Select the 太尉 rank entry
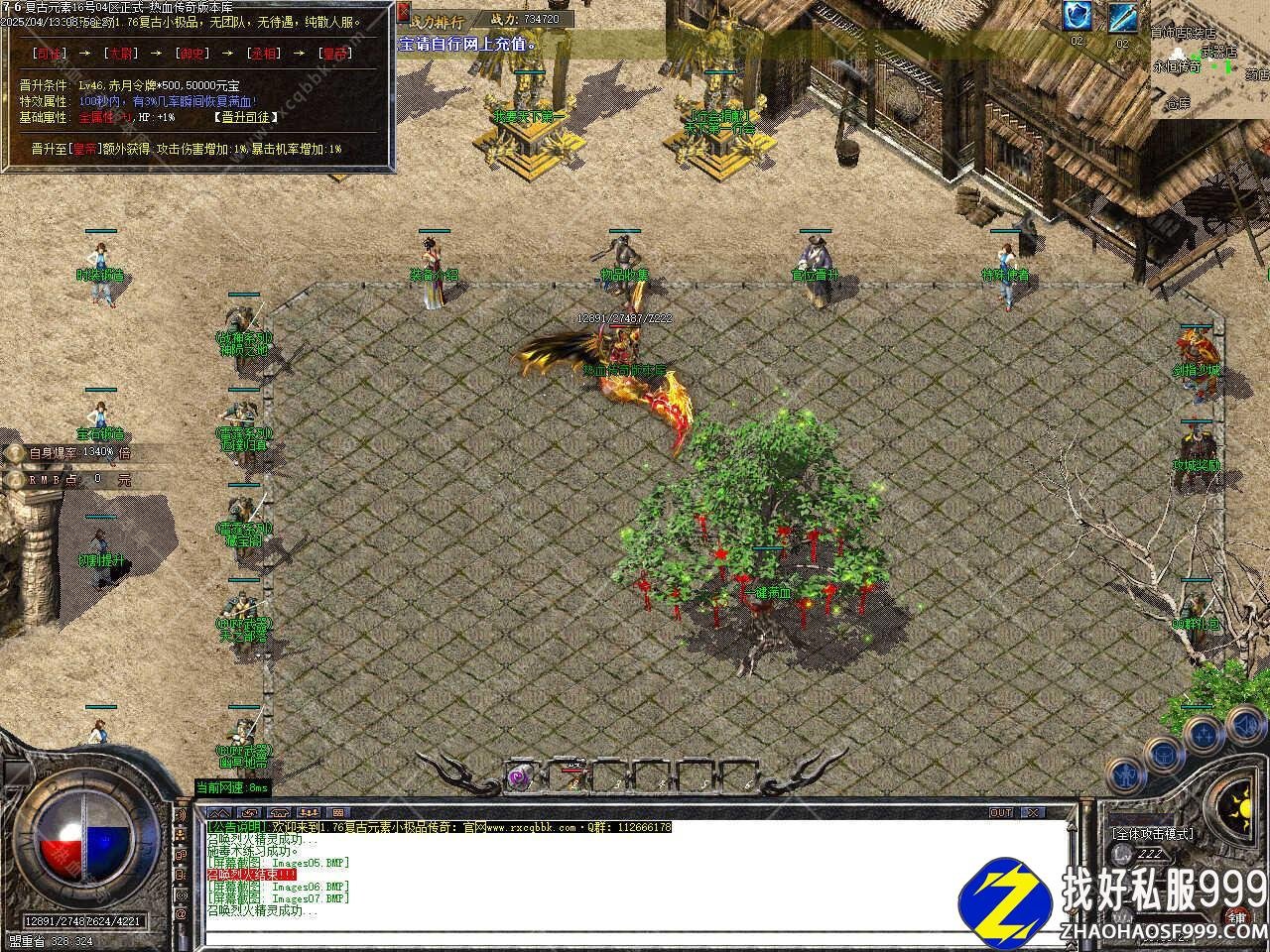 point(122,53)
